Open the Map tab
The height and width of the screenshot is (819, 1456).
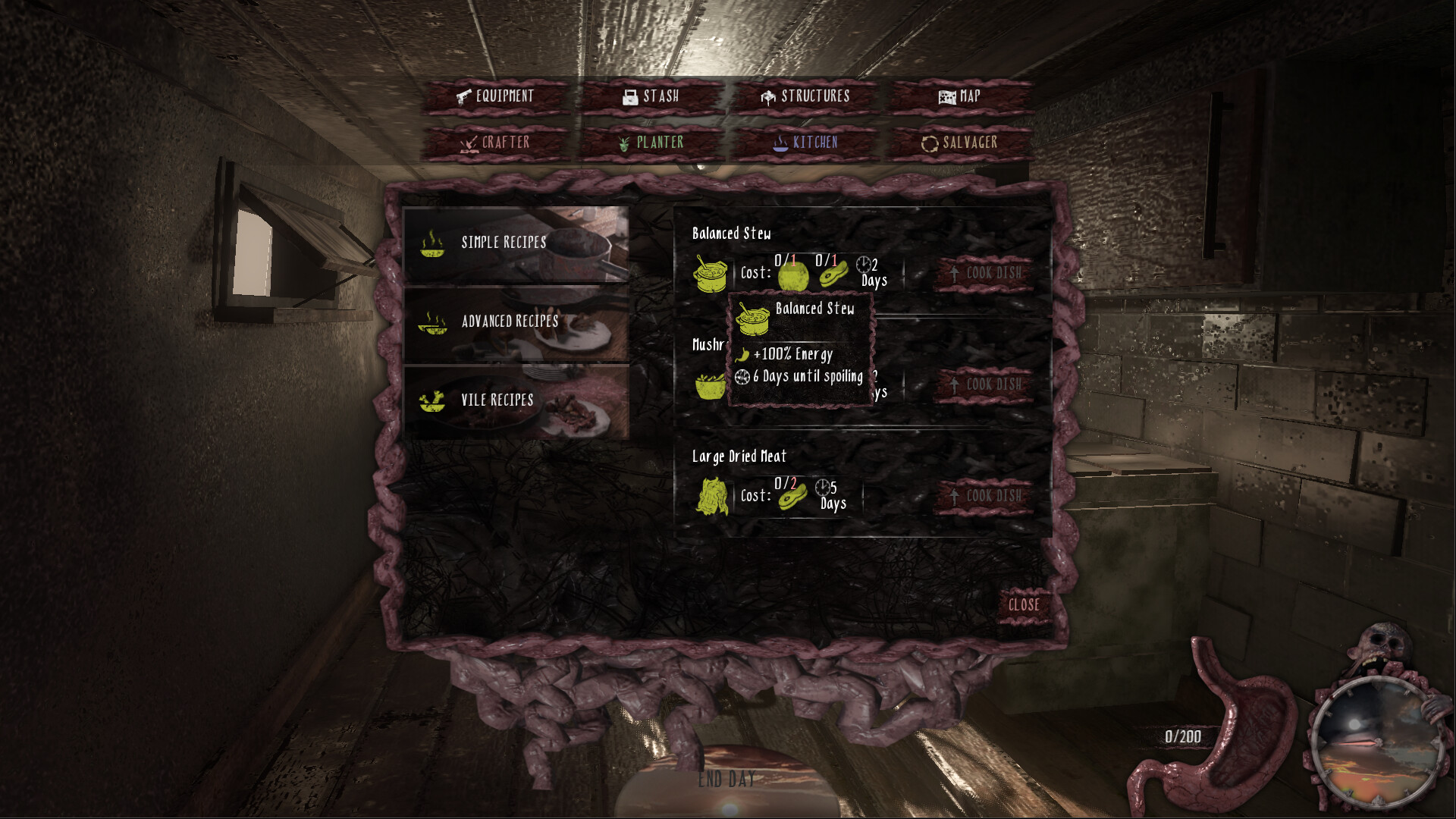click(961, 96)
